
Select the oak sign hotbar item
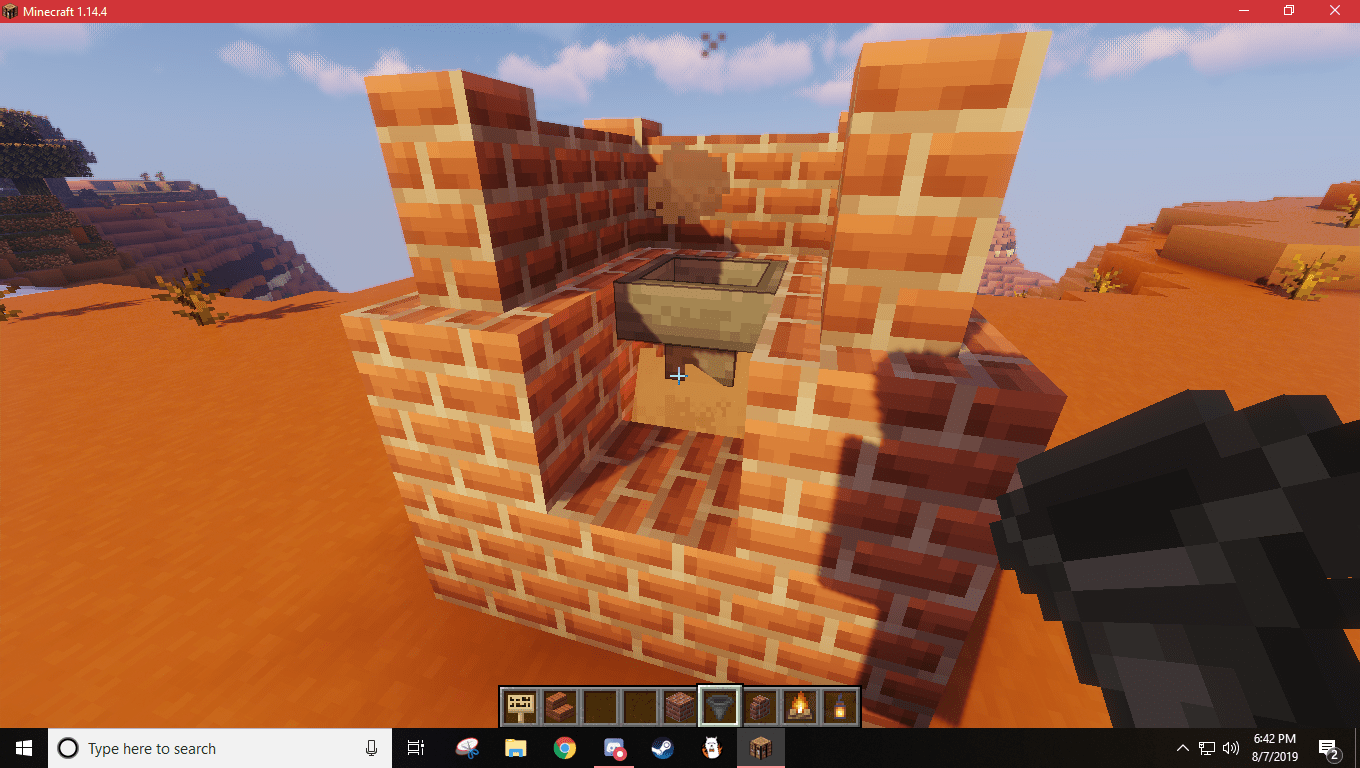tap(519, 706)
